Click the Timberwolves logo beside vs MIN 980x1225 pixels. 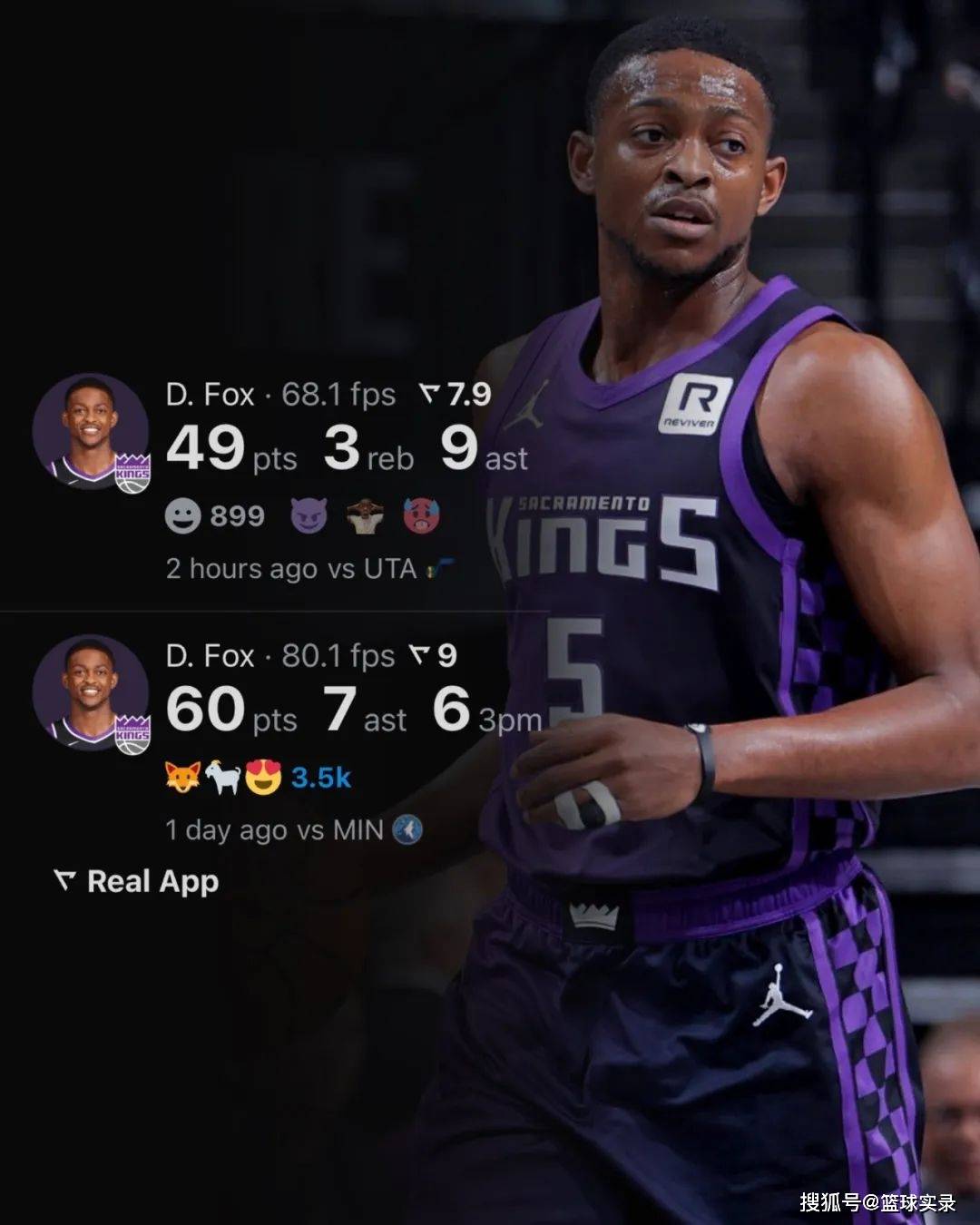pyautogui.click(x=407, y=829)
